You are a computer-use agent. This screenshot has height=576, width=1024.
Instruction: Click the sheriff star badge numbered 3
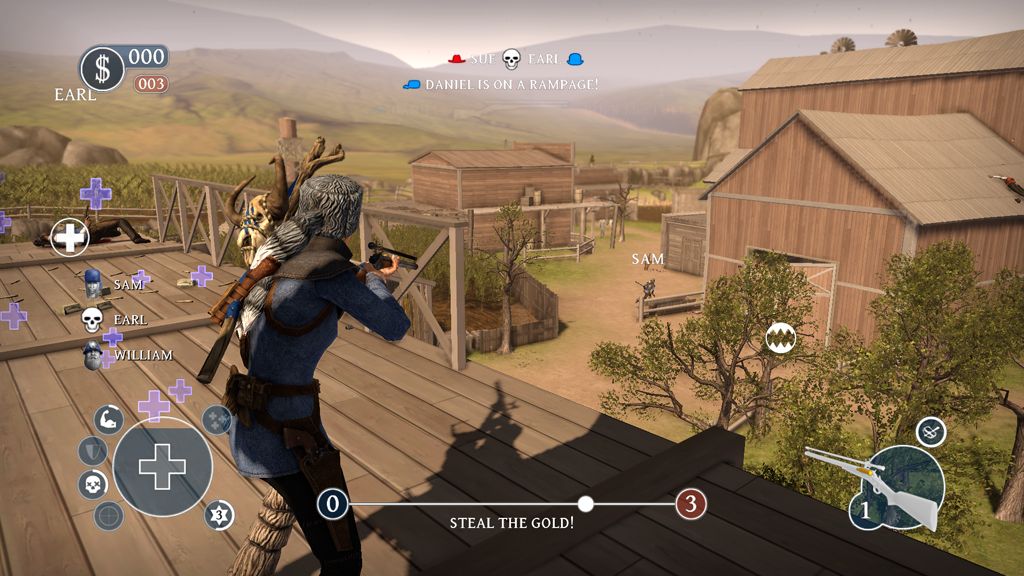pyautogui.click(x=219, y=516)
